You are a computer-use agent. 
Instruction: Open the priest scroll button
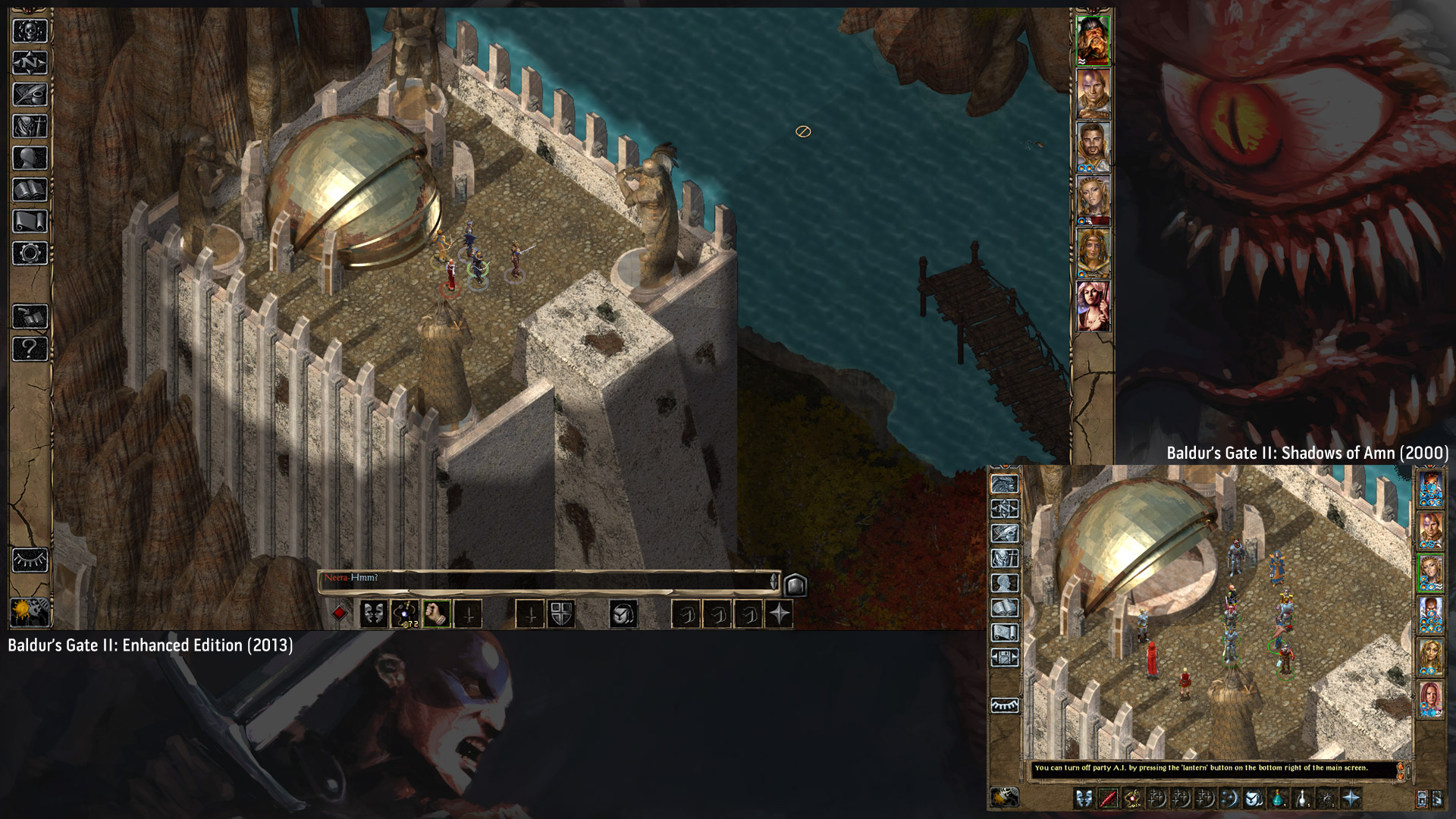pos(30,221)
